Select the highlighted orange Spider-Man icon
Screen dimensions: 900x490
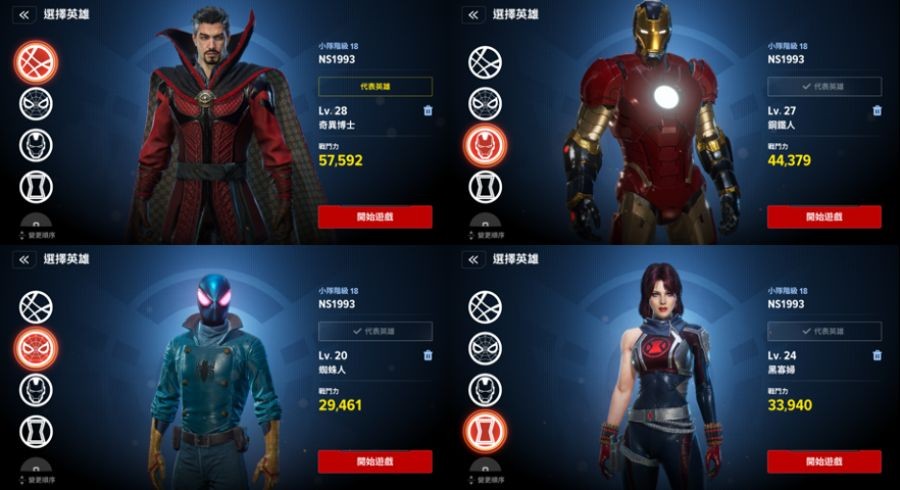click(x=36, y=348)
